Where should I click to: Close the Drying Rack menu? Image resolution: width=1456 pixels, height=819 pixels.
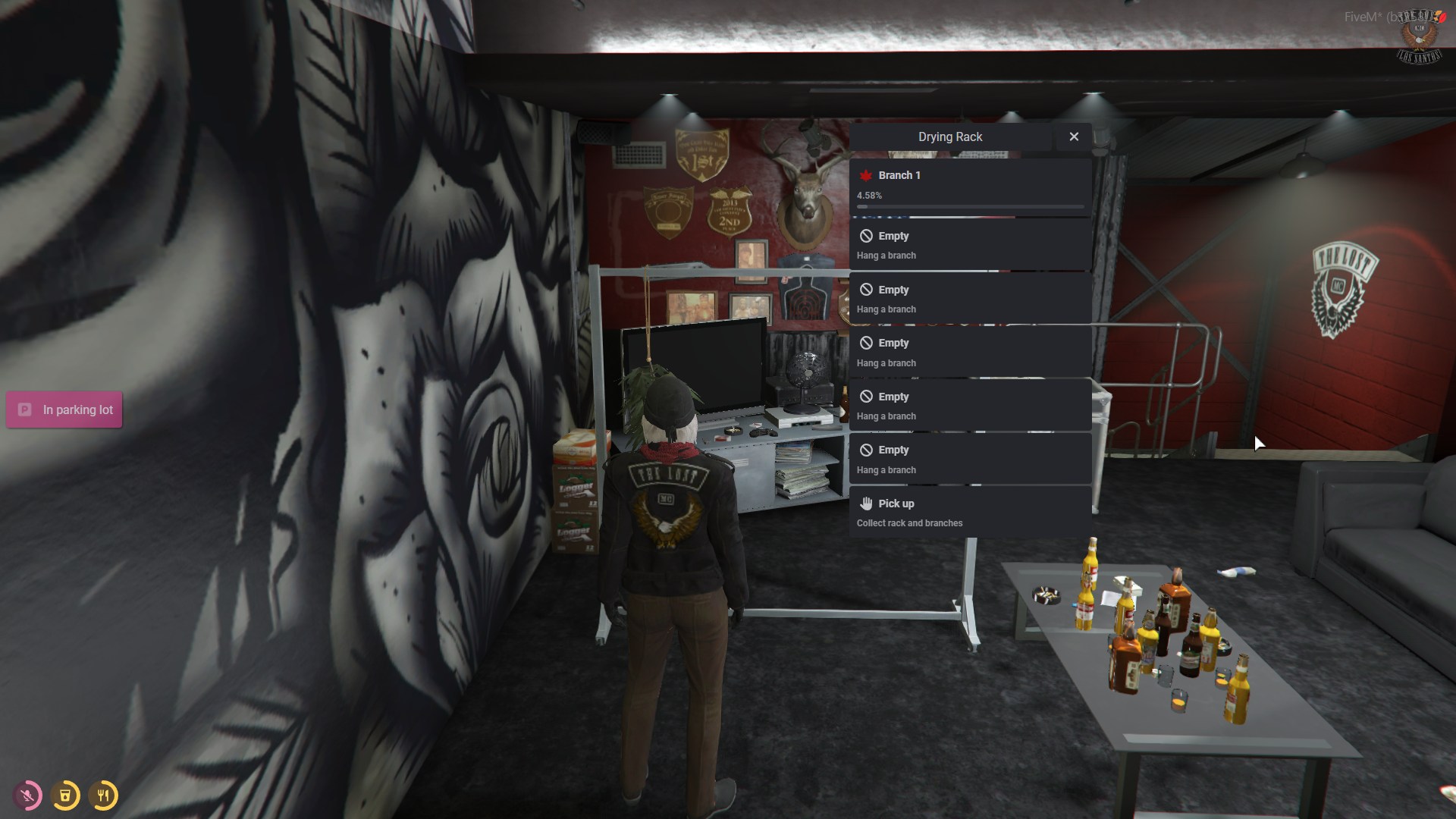(x=1074, y=136)
